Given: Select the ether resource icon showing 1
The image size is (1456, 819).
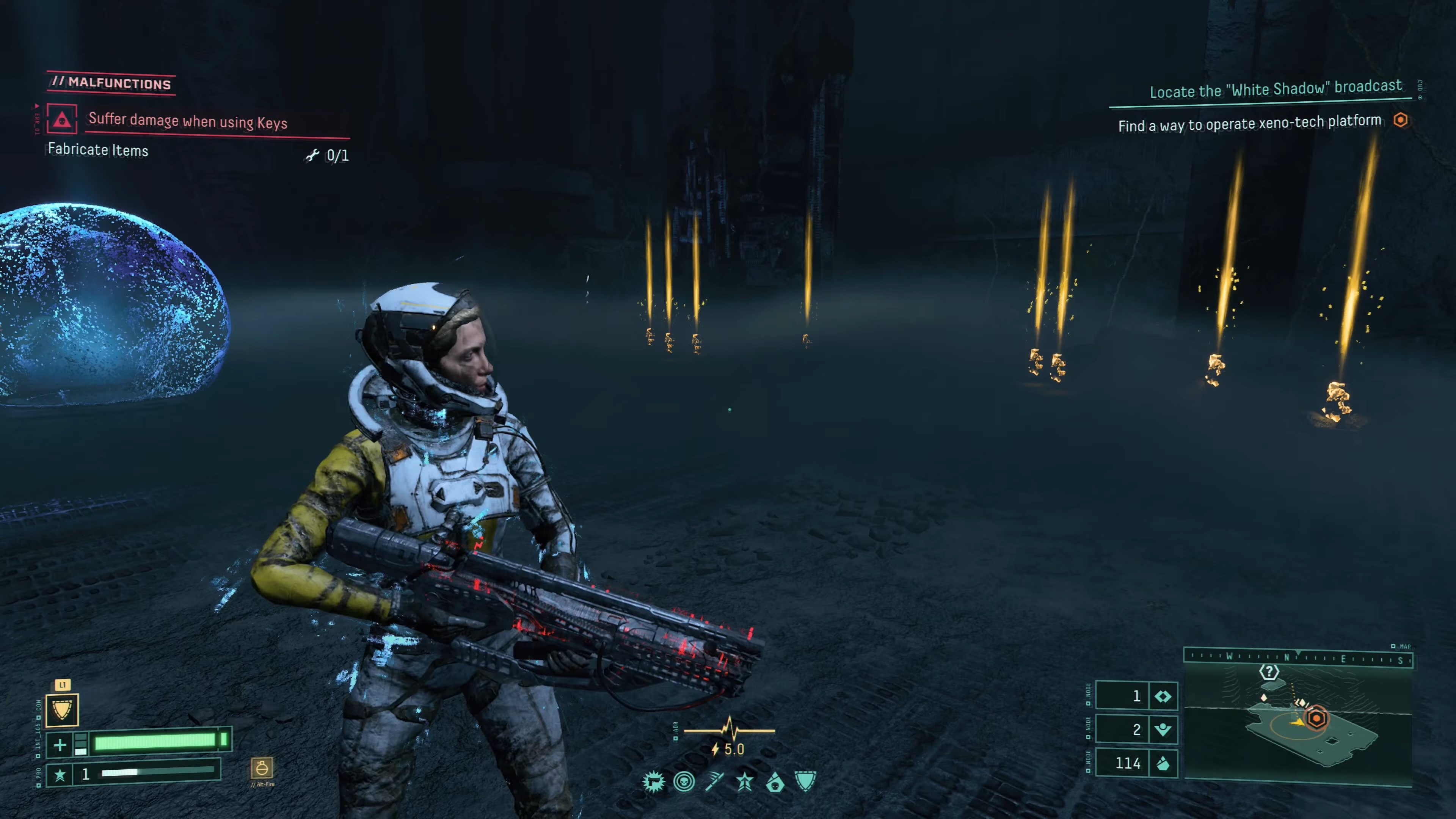Looking at the screenshot, I should [1163, 697].
